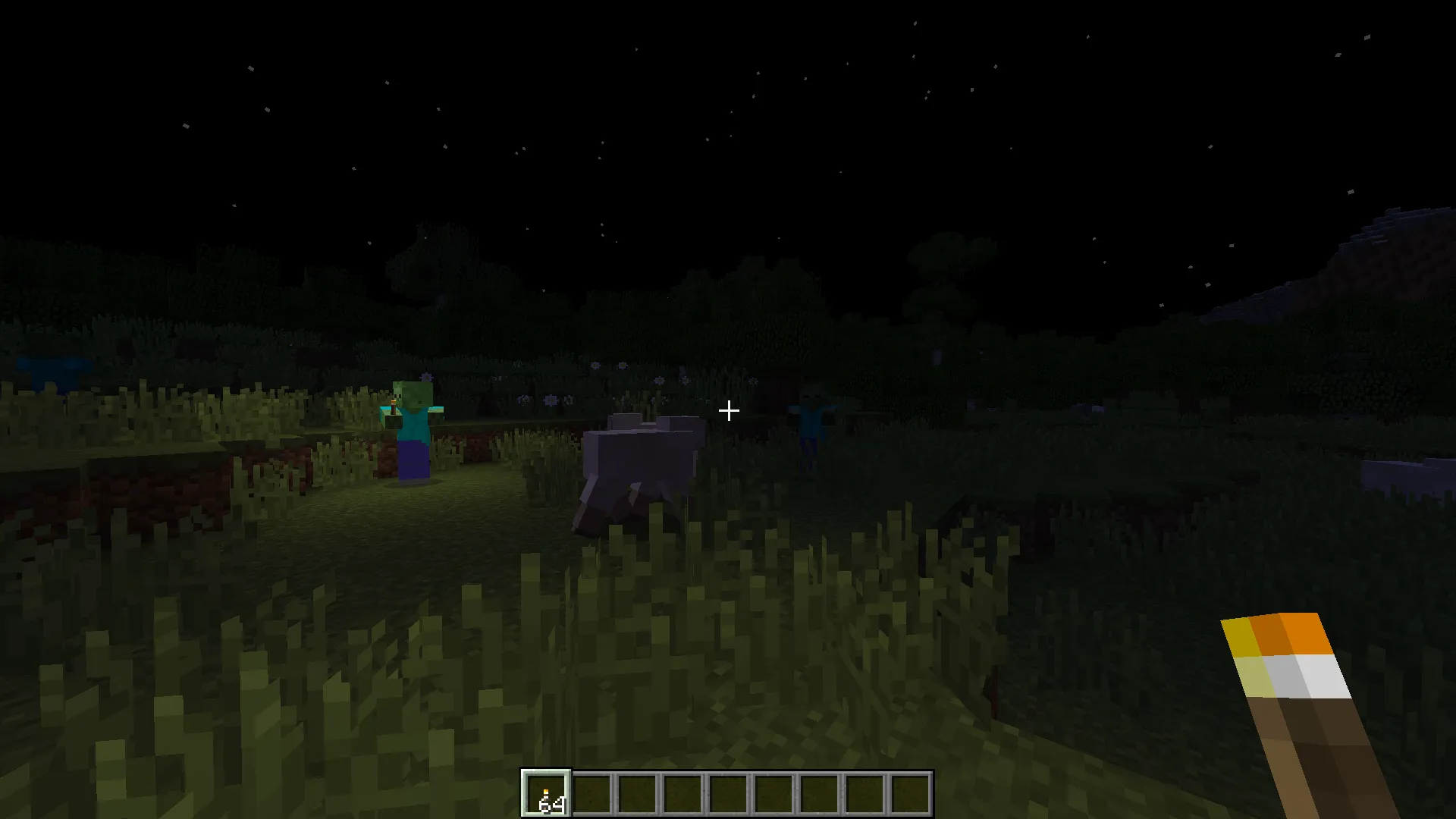Screen dimensions: 1456x819
Task: Select the middle hotbar slot
Action: coord(728,792)
